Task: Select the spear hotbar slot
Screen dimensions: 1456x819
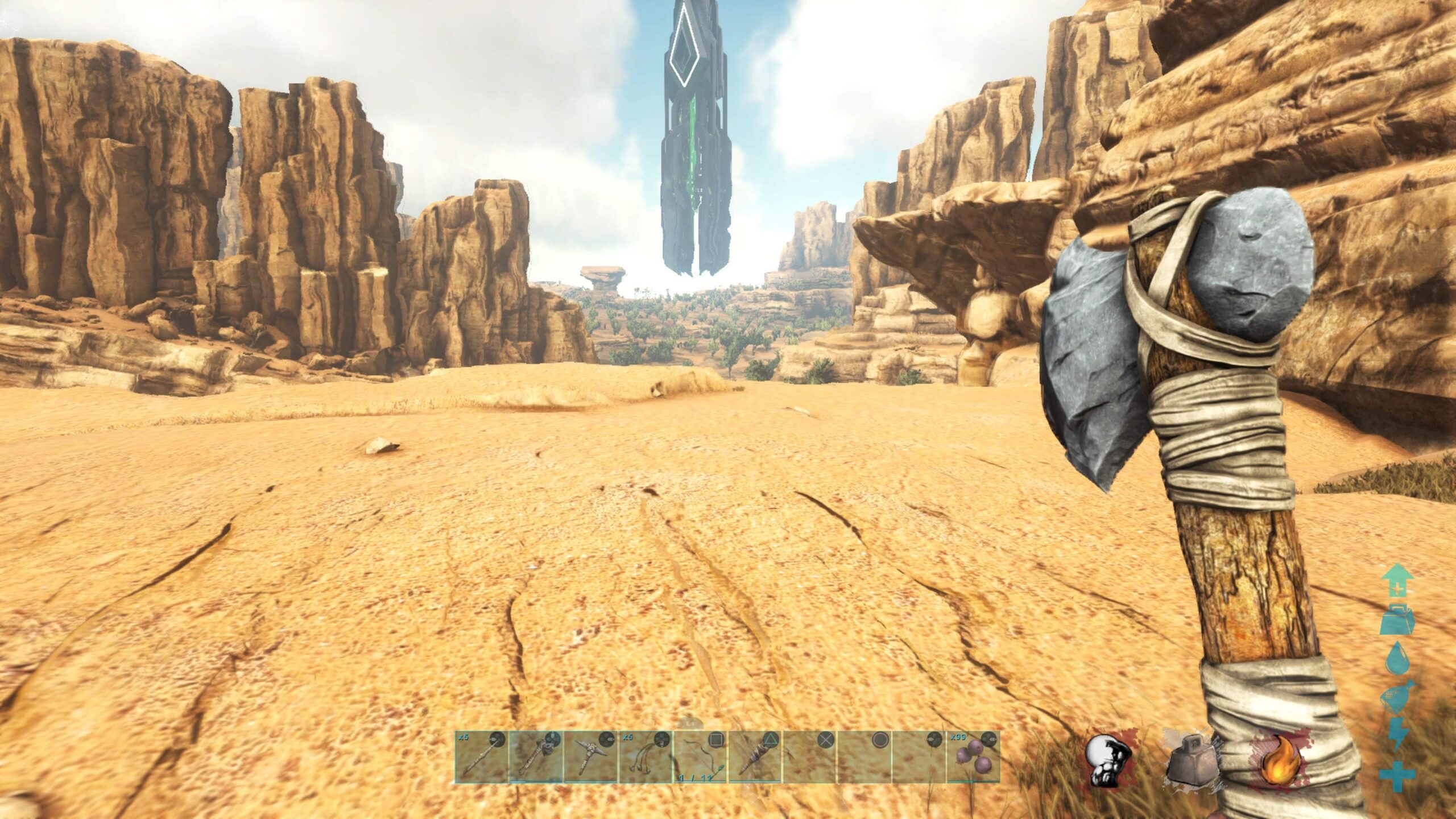Action: (x=481, y=756)
